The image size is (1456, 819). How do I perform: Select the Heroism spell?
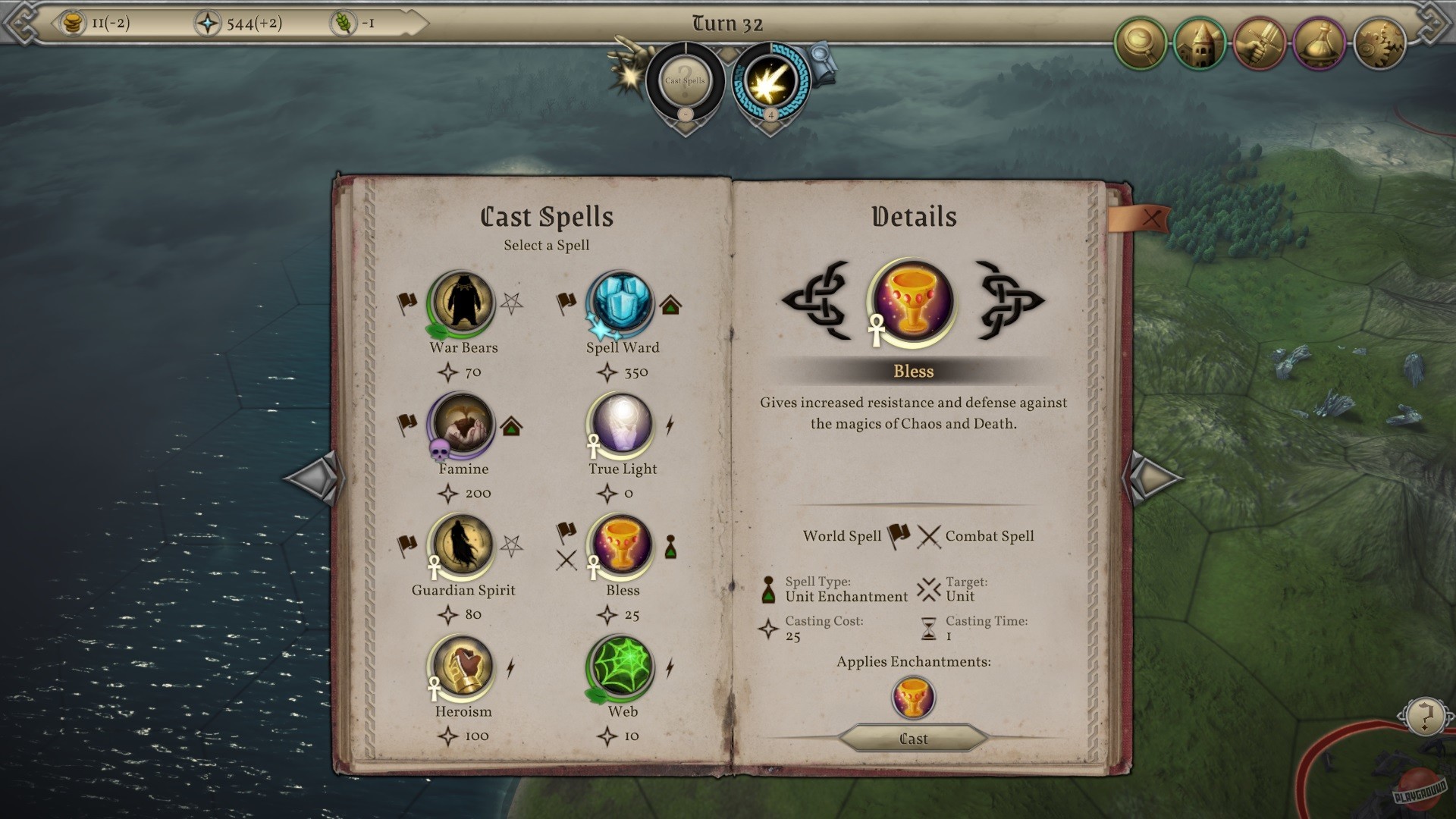click(x=463, y=667)
